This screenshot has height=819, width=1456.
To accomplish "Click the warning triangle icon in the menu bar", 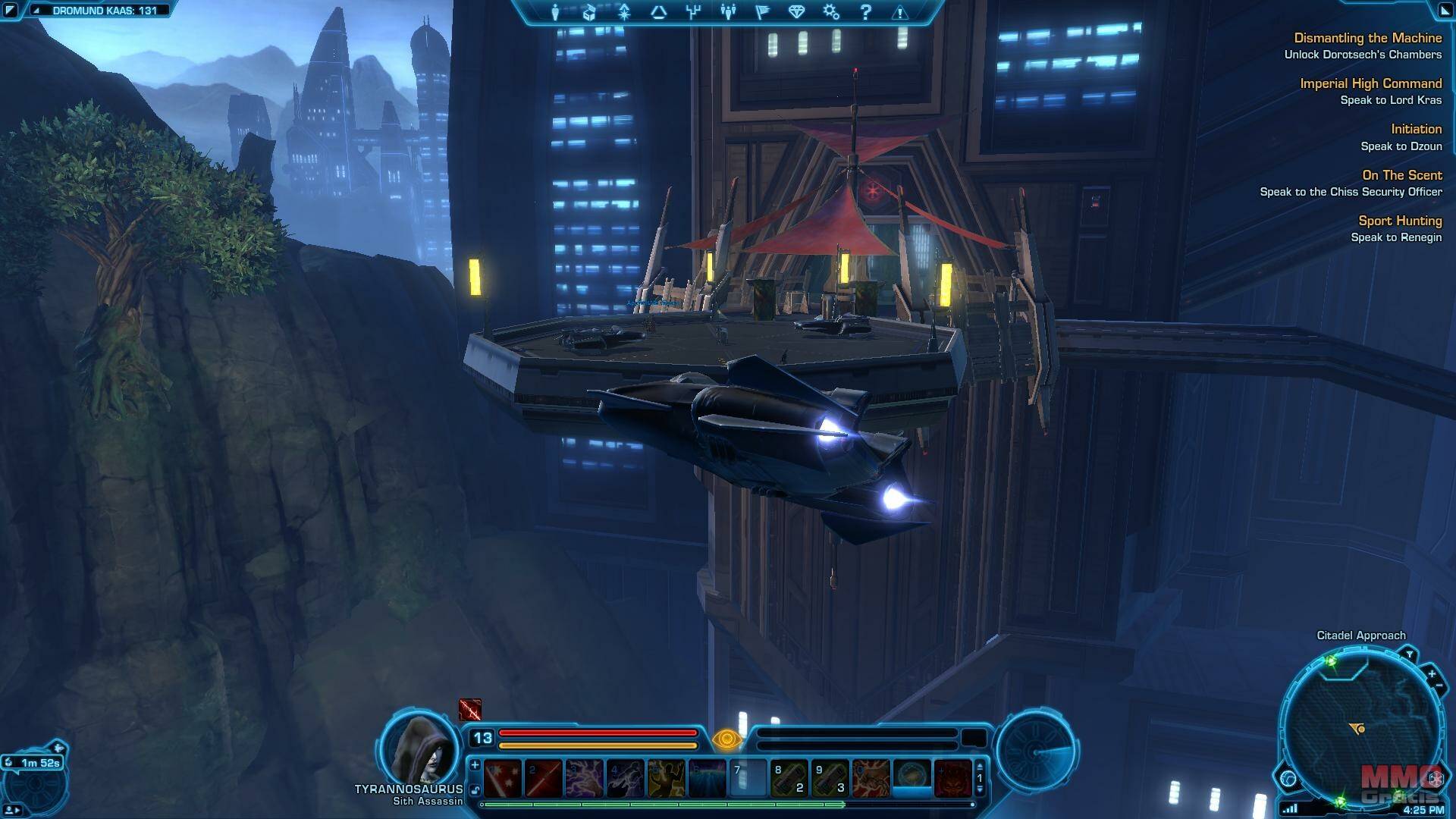I will tap(900, 12).
